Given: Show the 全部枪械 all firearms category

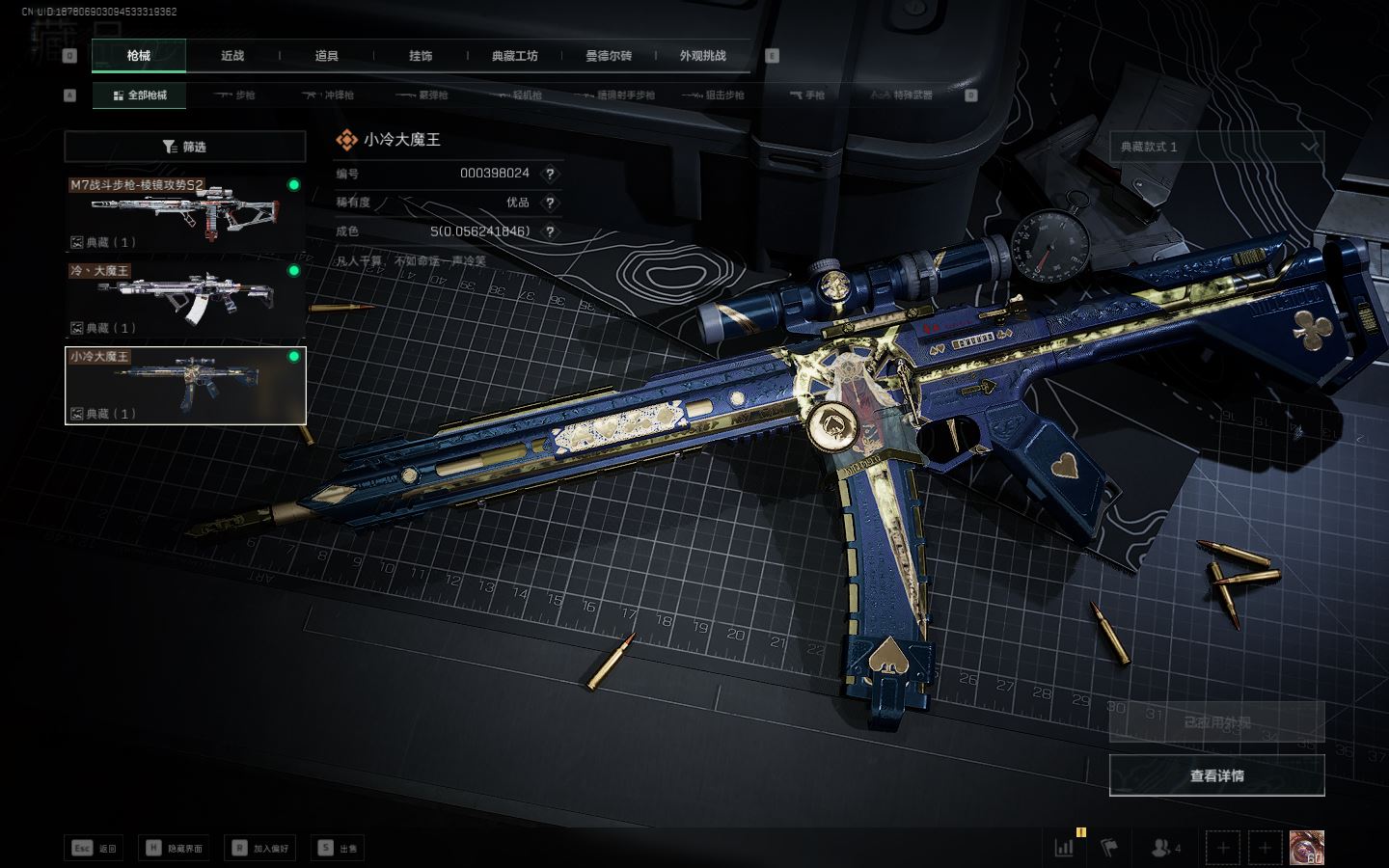Looking at the screenshot, I should (140, 95).
